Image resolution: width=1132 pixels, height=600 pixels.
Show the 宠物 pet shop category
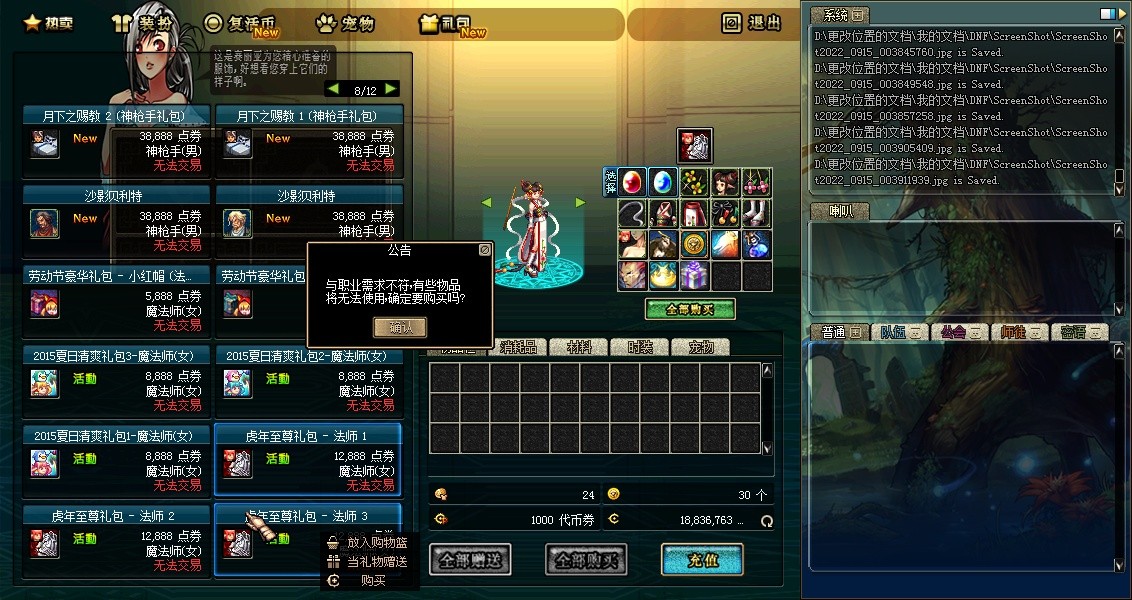(345, 23)
